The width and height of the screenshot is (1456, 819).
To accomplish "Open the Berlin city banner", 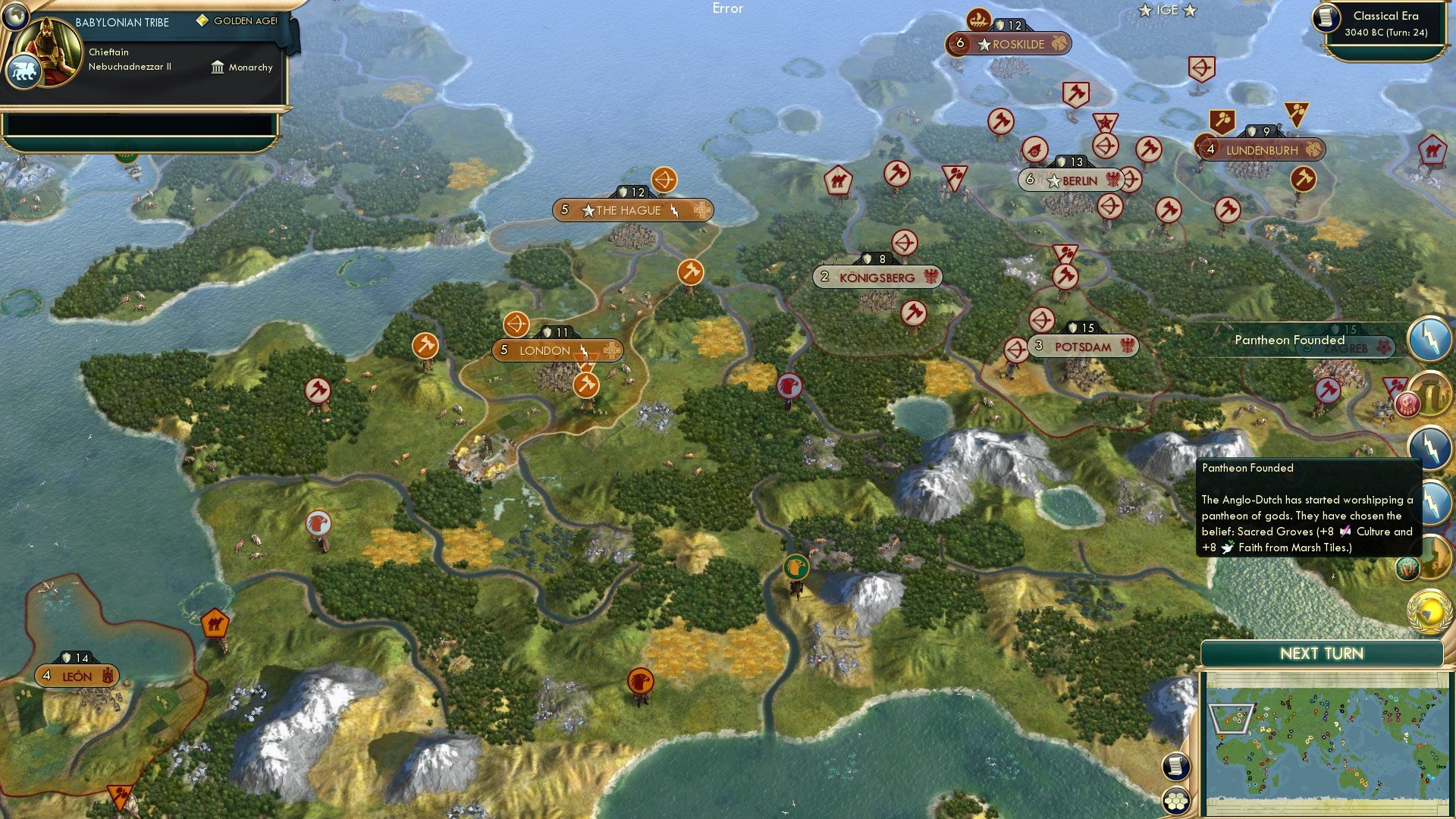I will pyautogui.click(x=1072, y=181).
